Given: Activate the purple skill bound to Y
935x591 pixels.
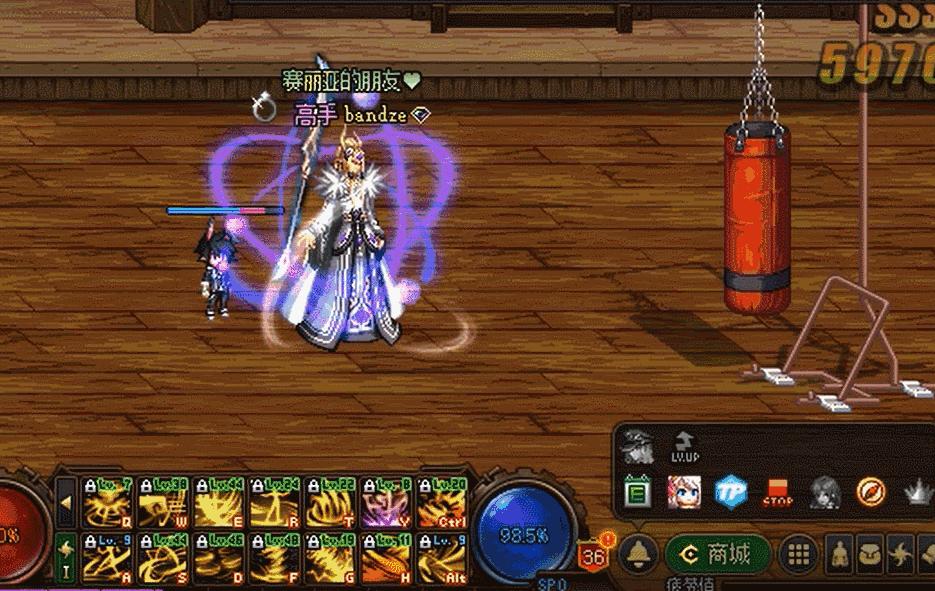Looking at the screenshot, I should (x=387, y=501).
